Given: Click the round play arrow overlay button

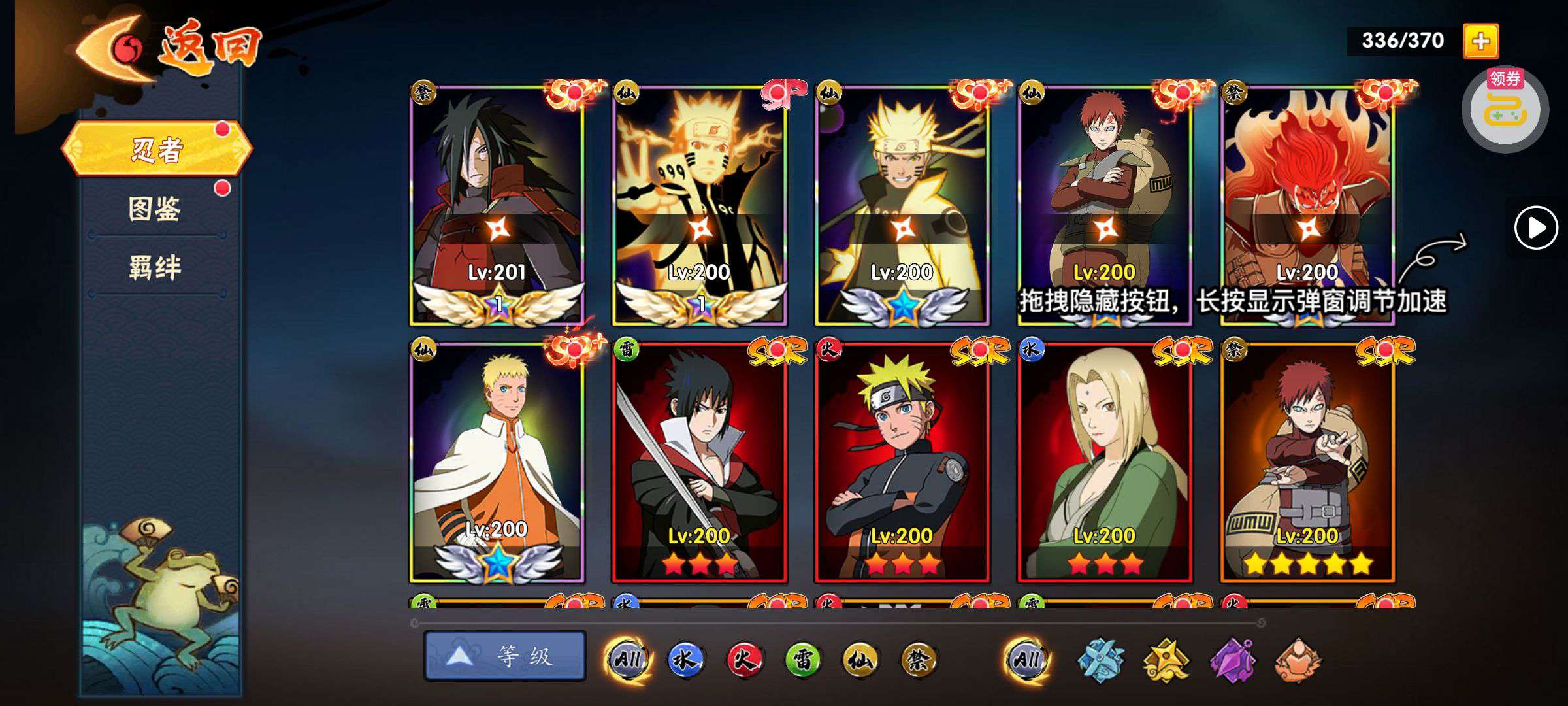Looking at the screenshot, I should point(1535,228).
